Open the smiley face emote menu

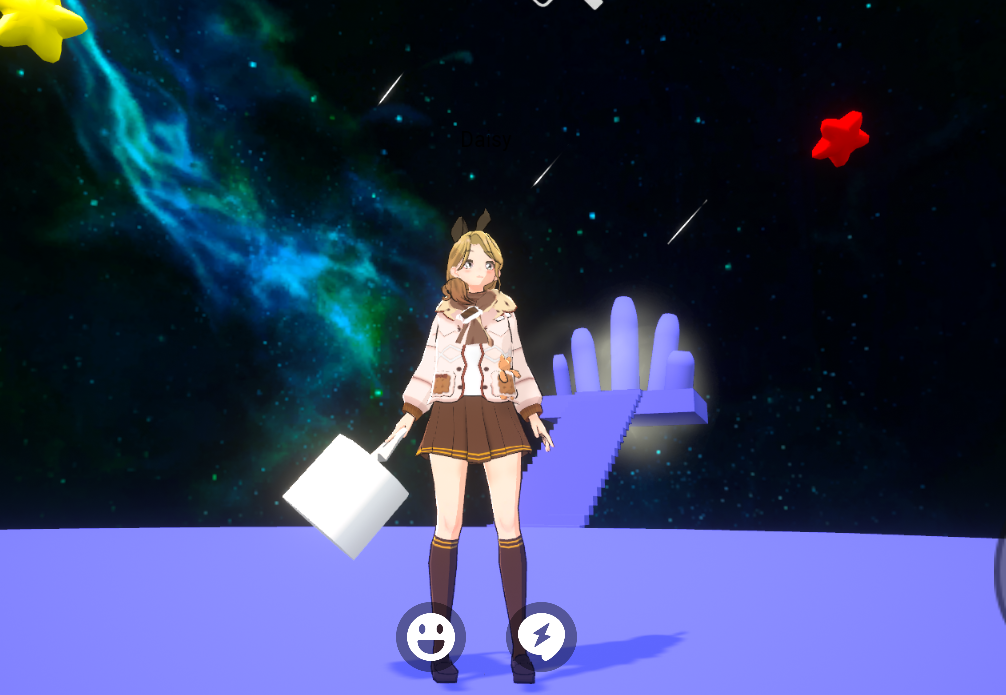point(431,636)
